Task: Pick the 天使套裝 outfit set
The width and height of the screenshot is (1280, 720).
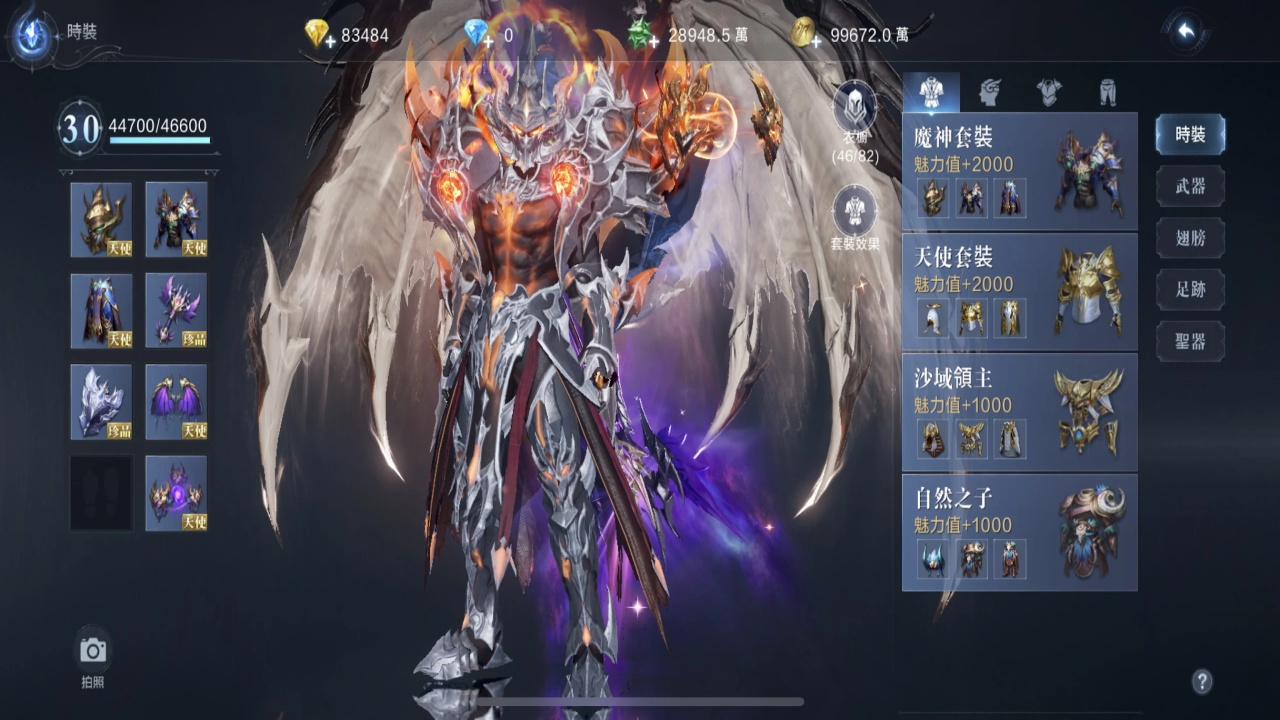Action: 1019,291
